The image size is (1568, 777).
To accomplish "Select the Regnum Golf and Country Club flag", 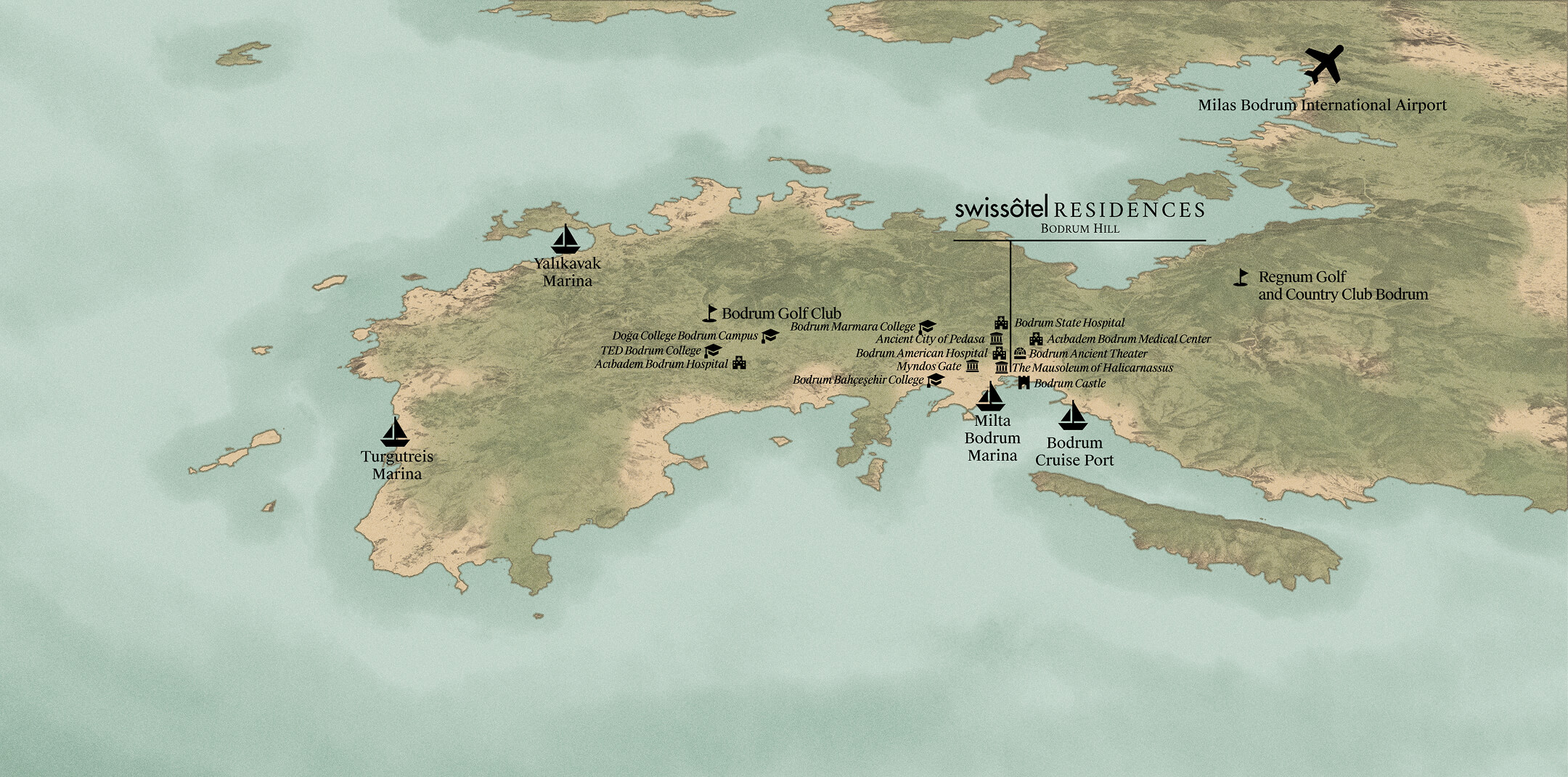I will pyautogui.click(x=1241, y=277).
